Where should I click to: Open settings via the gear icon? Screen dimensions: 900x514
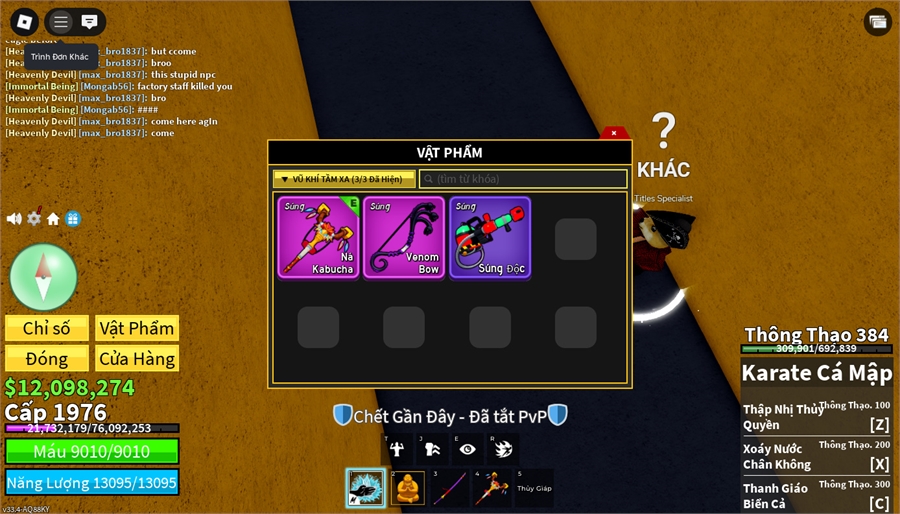pos(34,219)
